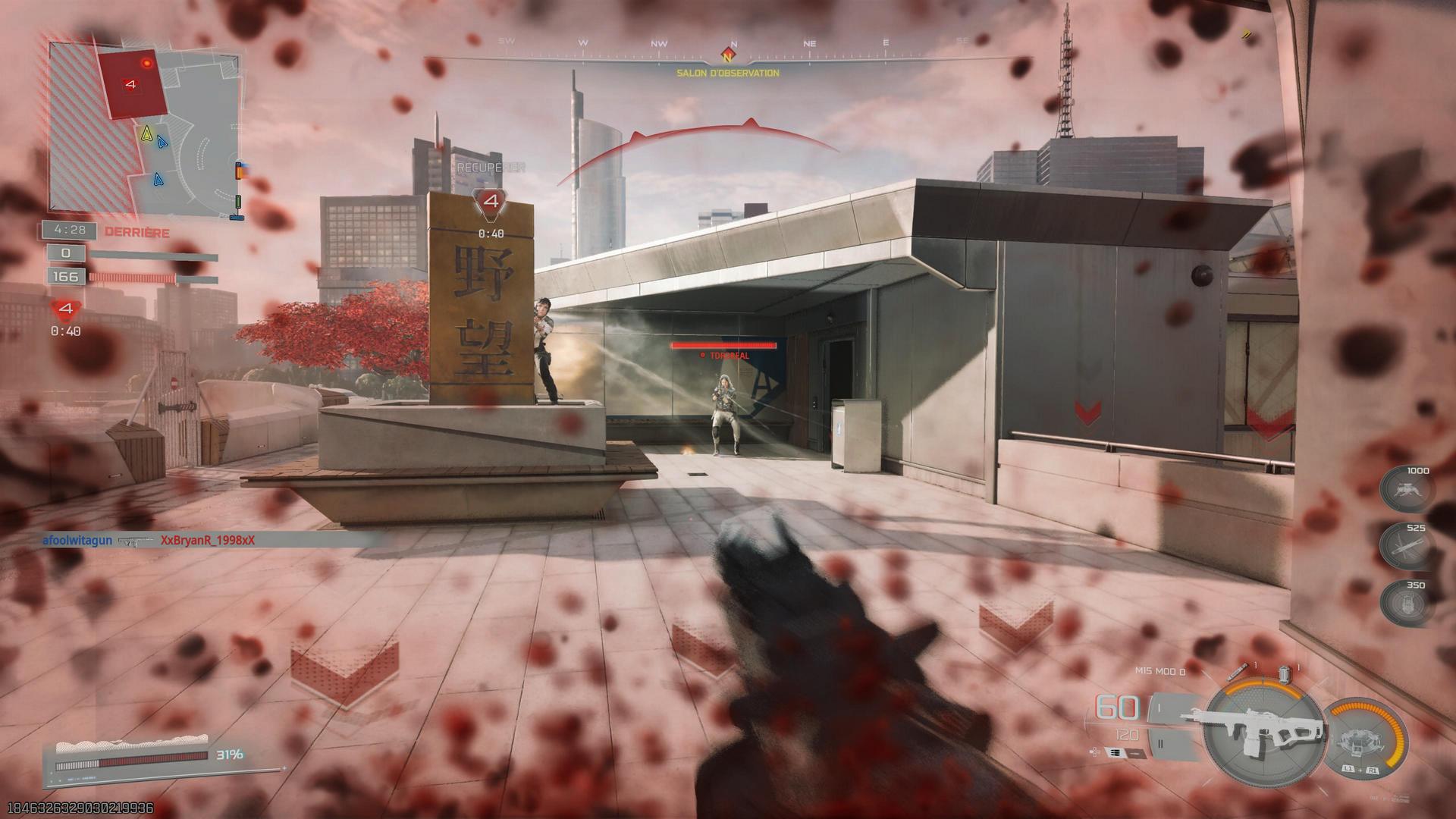
Task: Click the north marker on the compass
Action: 728,55
